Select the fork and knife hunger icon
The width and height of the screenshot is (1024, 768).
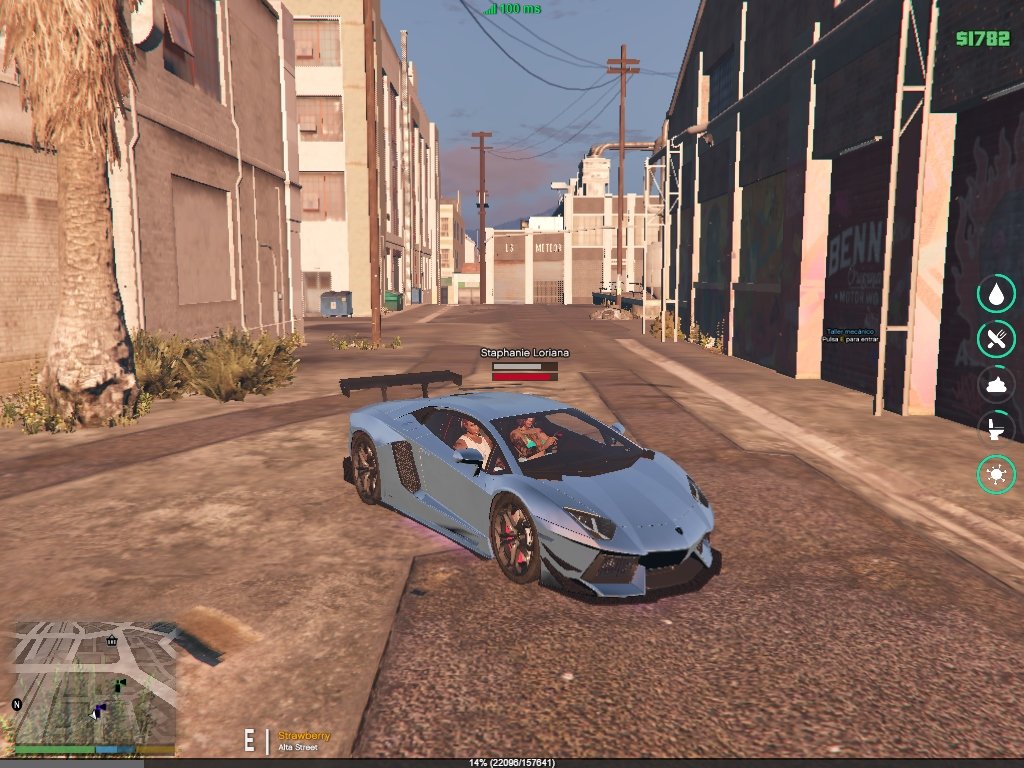[996, 339]
